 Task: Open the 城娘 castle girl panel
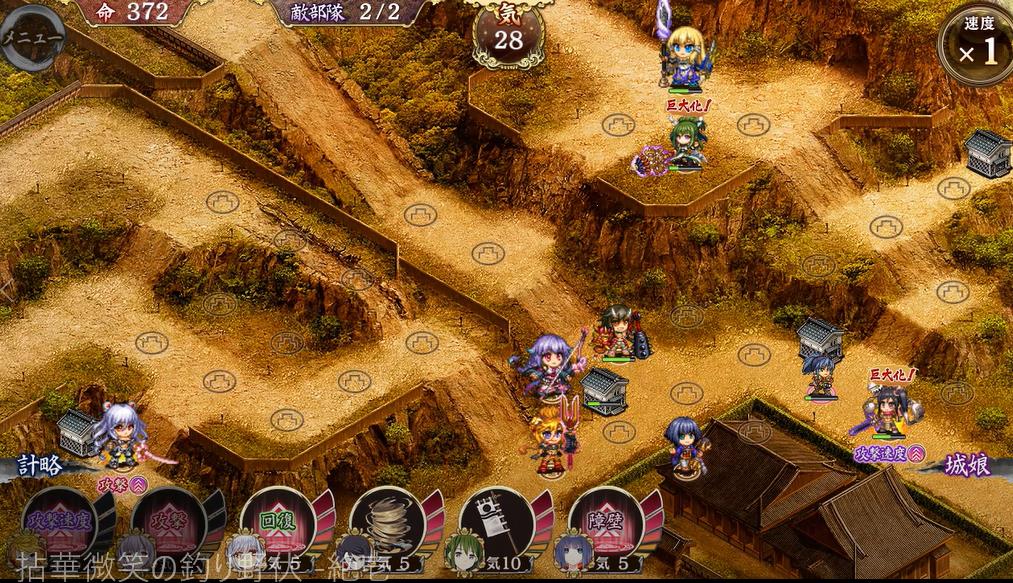(x=964, y=466)
